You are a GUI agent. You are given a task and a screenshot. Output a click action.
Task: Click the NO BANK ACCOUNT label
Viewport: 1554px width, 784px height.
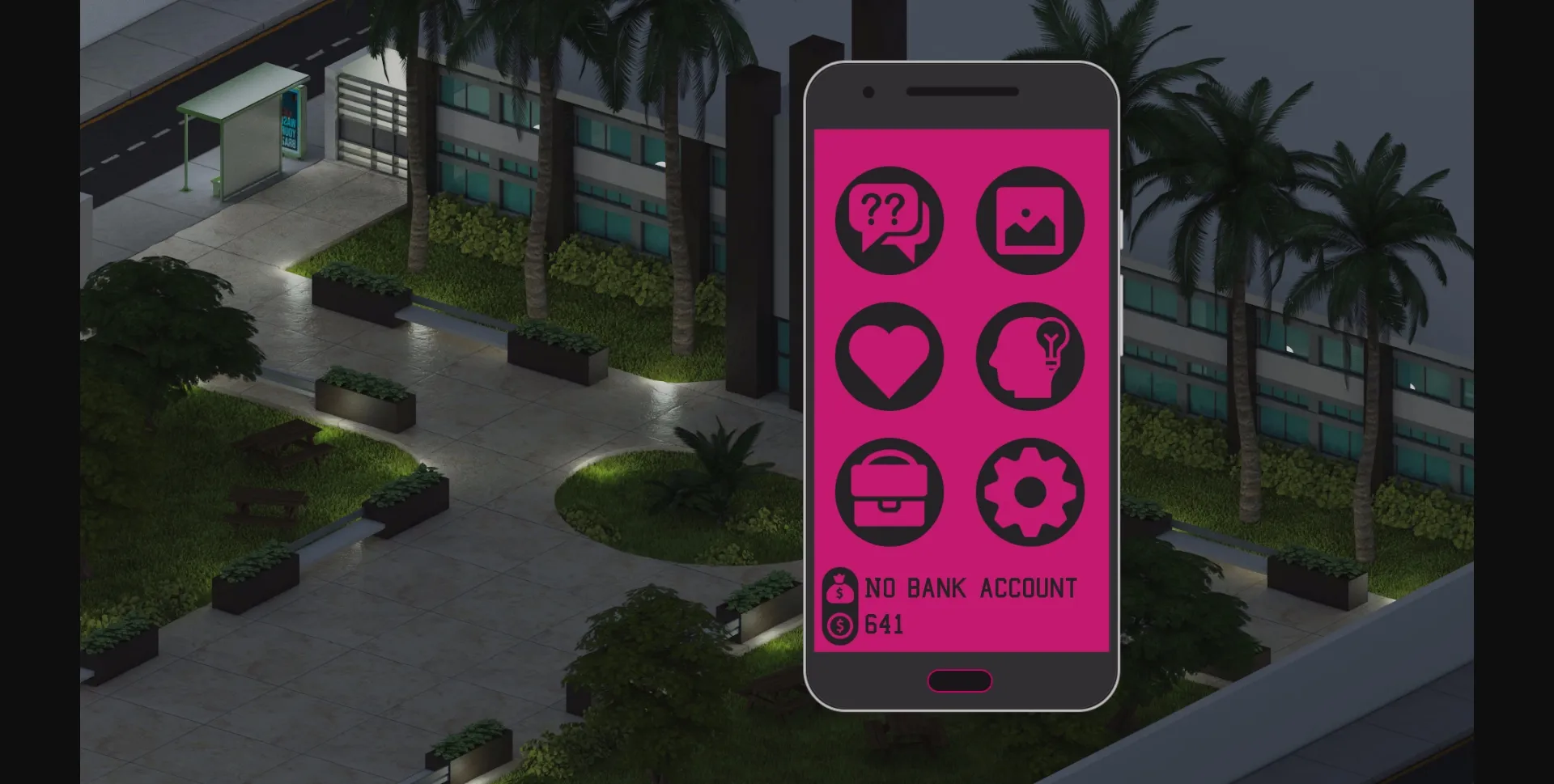pyautogui.click(x=971, y=588)
